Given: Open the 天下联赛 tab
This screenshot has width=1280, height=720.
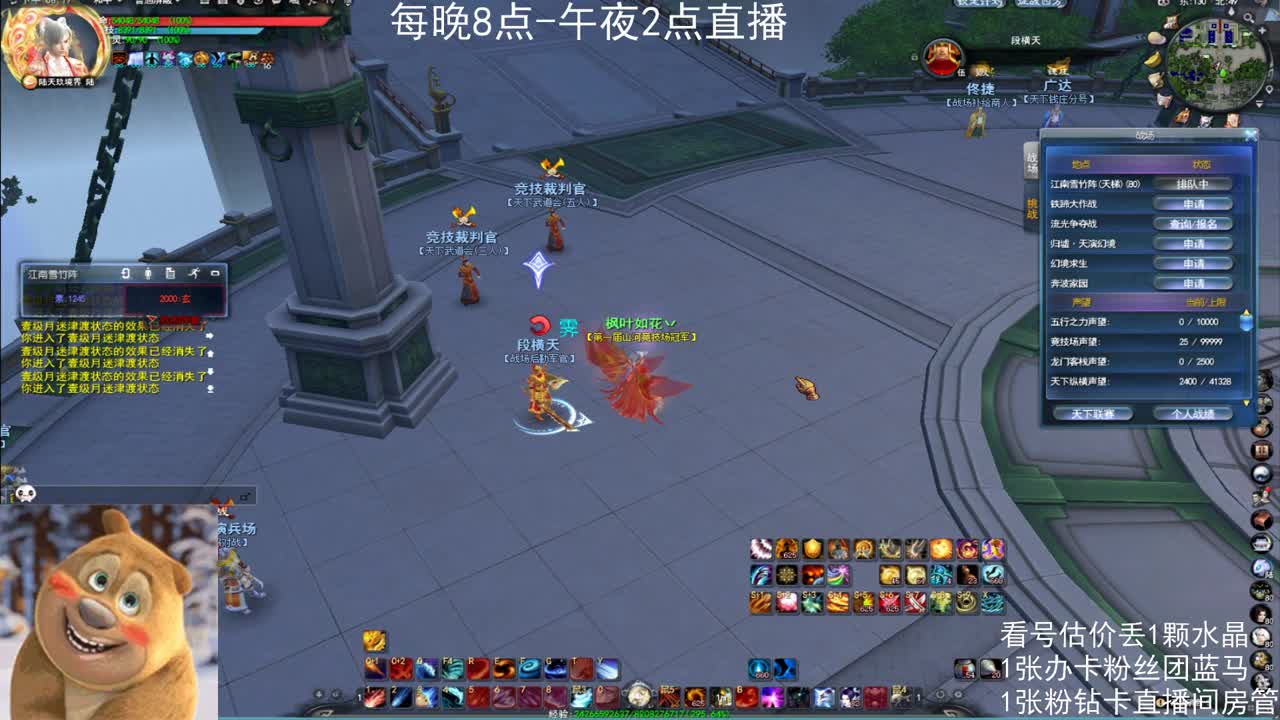Looking at the screenshot, I should [1092, 414].
